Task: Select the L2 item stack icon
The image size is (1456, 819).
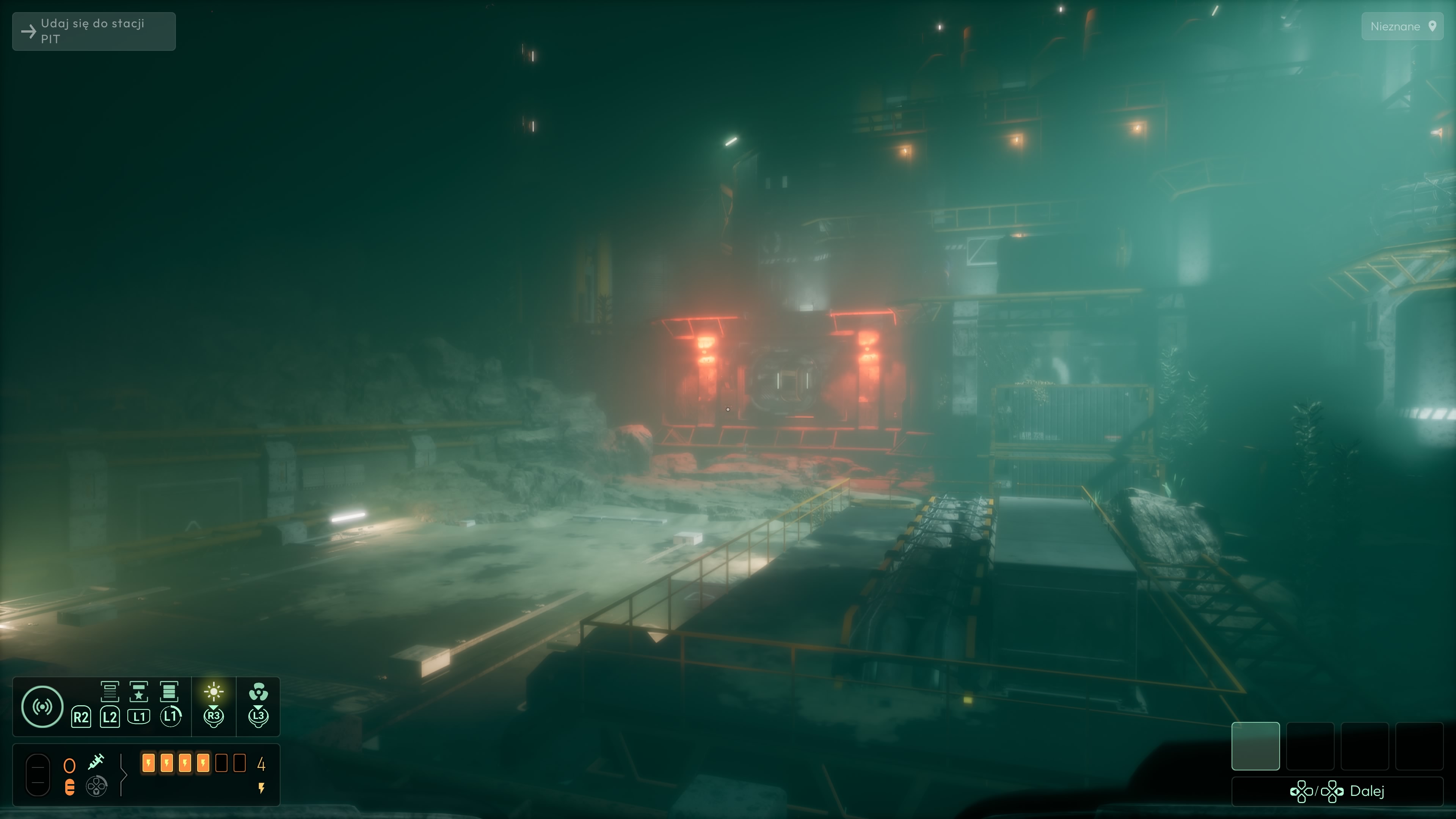Action: 111,692
